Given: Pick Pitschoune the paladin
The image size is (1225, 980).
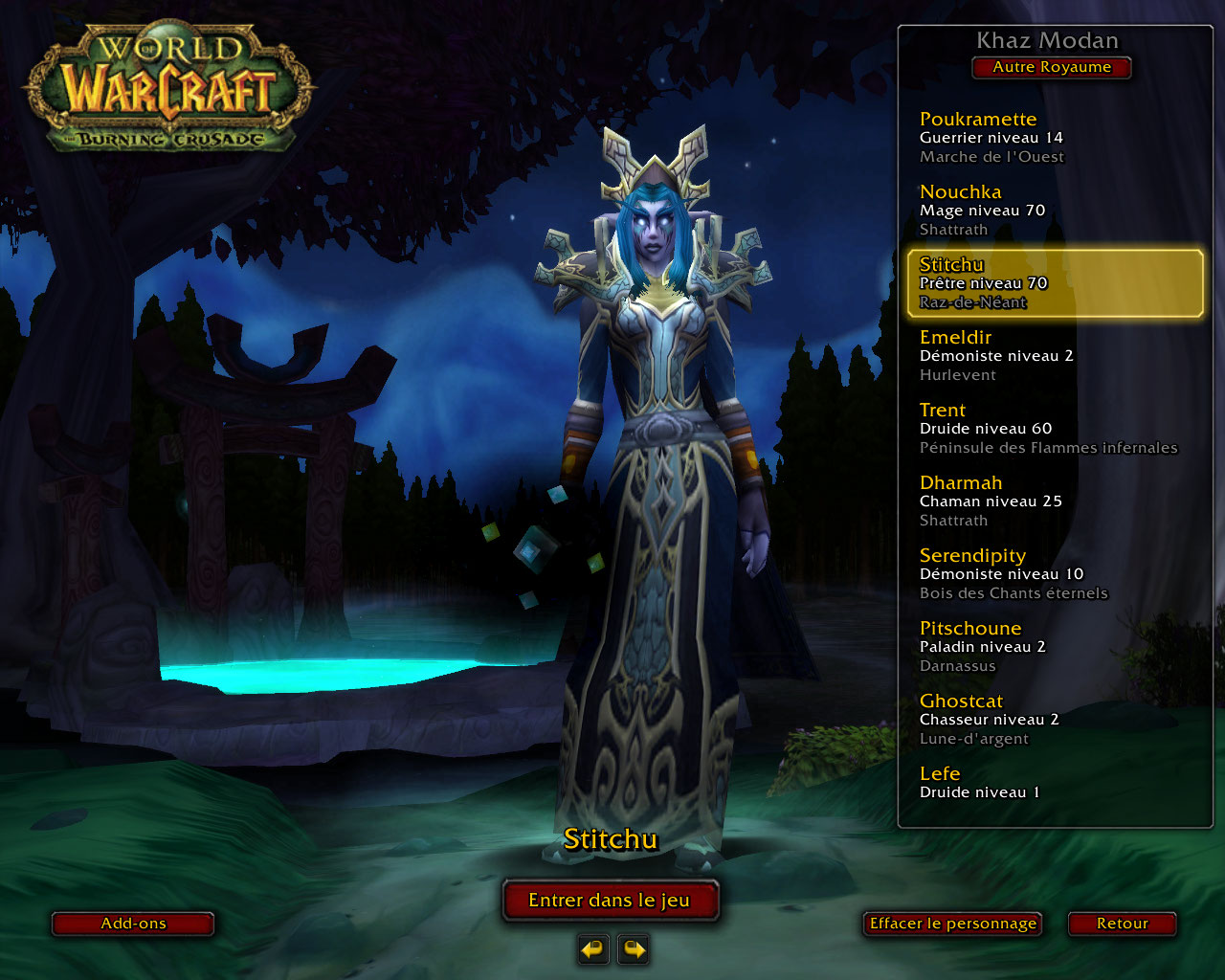Looking at the screenshot, I should (x=1053, y=646).
